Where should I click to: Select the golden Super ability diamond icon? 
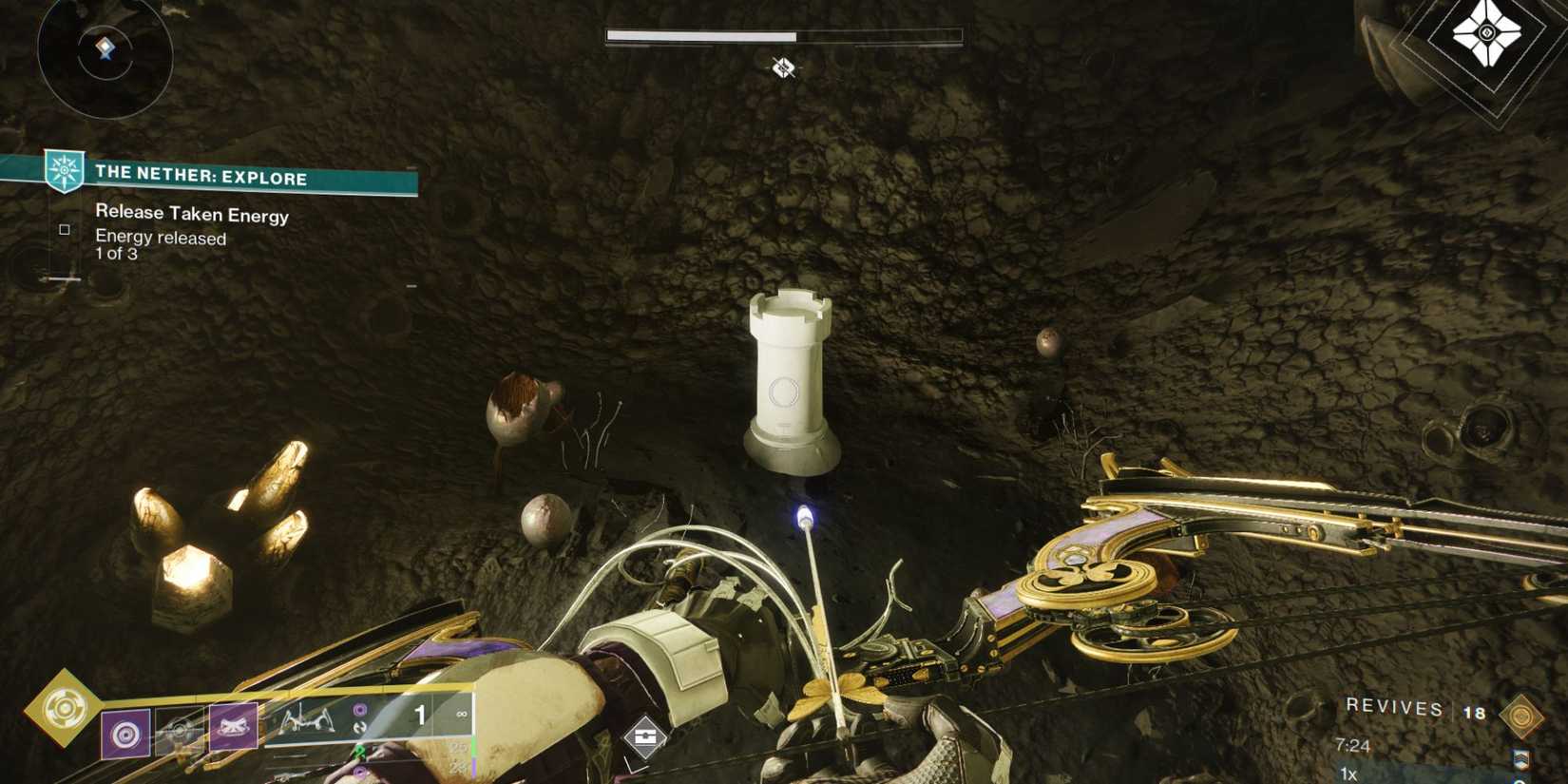point(64,708)
